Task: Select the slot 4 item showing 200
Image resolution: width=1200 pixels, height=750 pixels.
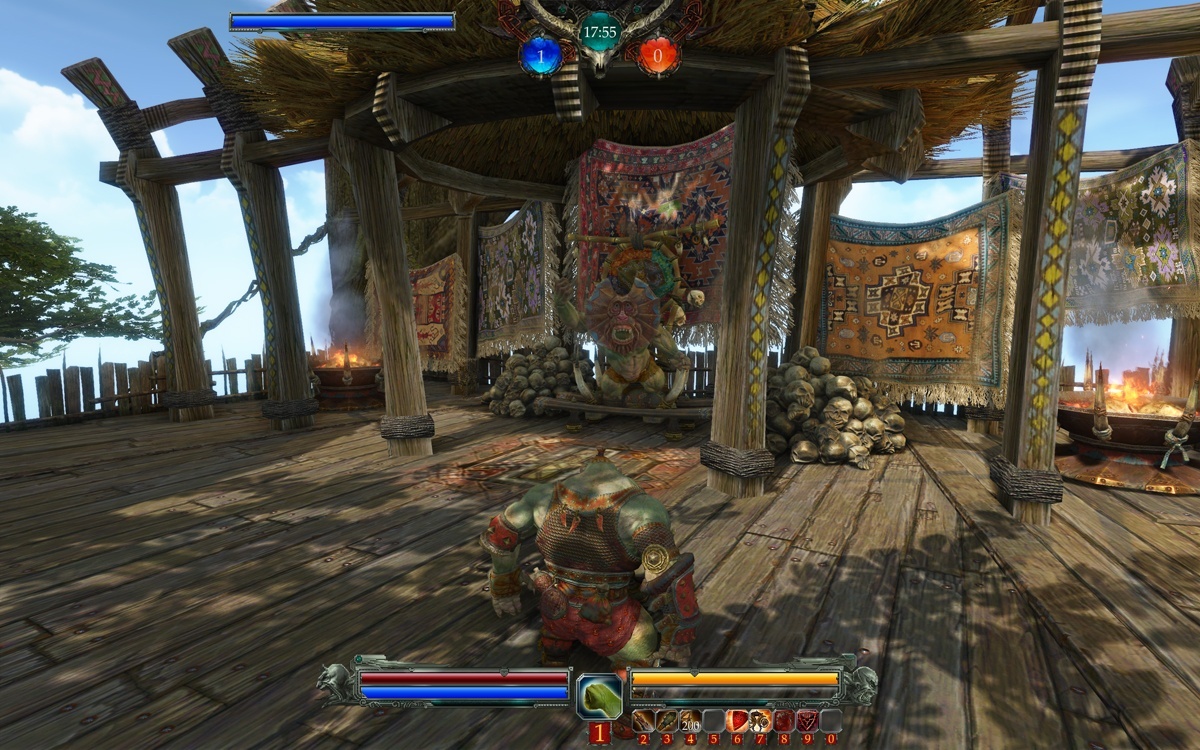Action: click(x=689, y=720)
